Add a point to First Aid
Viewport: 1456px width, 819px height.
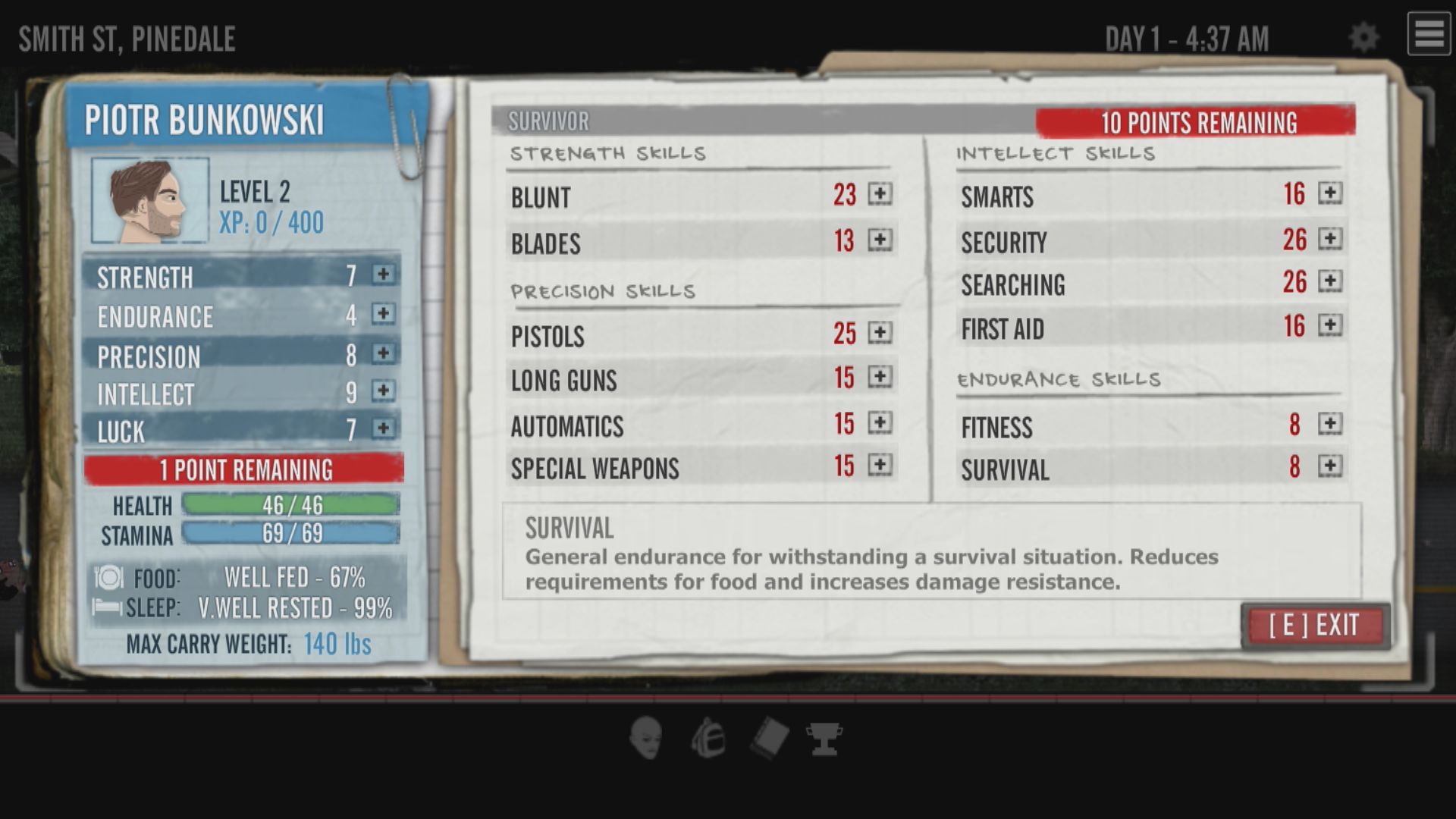pyautogui.click(x=1329, y=325)
